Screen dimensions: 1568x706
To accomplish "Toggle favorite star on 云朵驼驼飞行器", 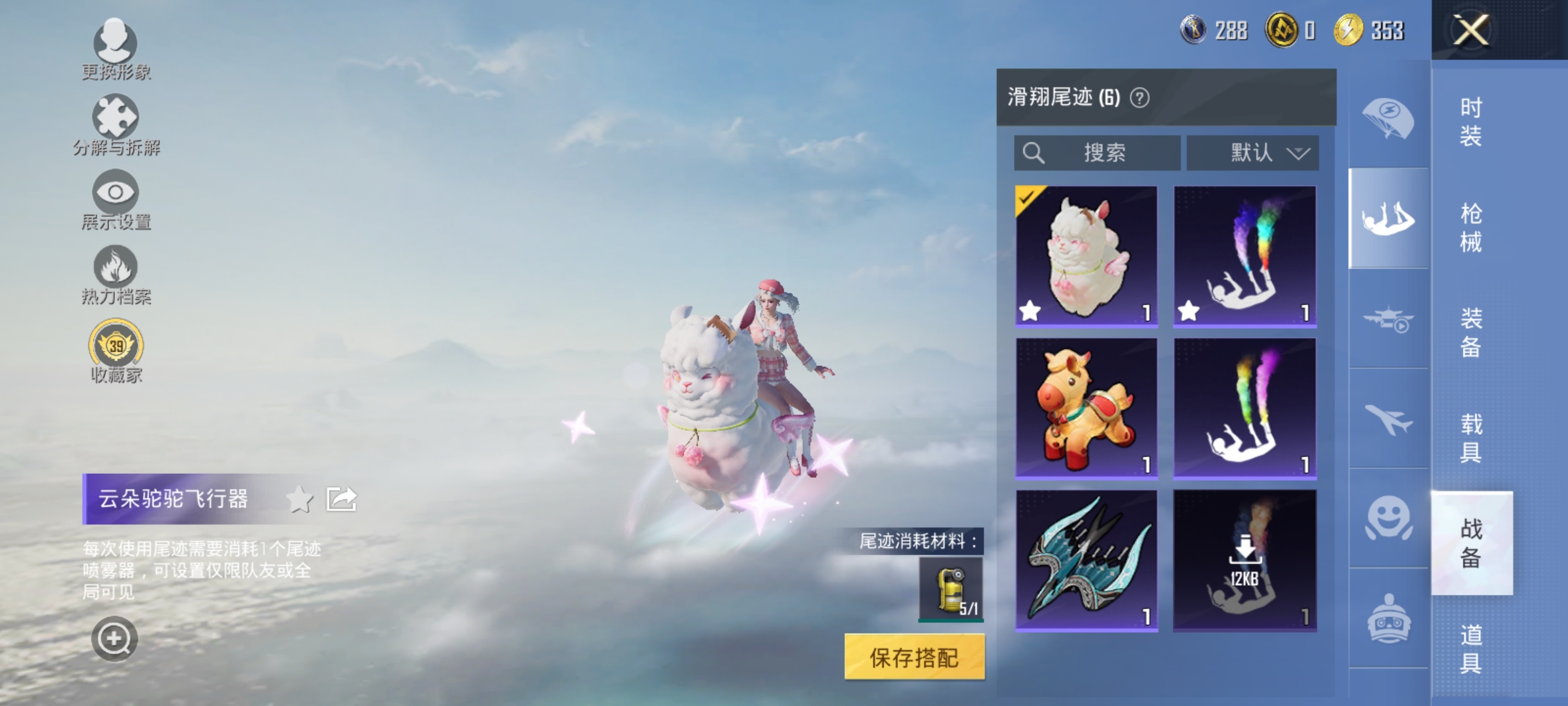I will [x=299, y=497].
